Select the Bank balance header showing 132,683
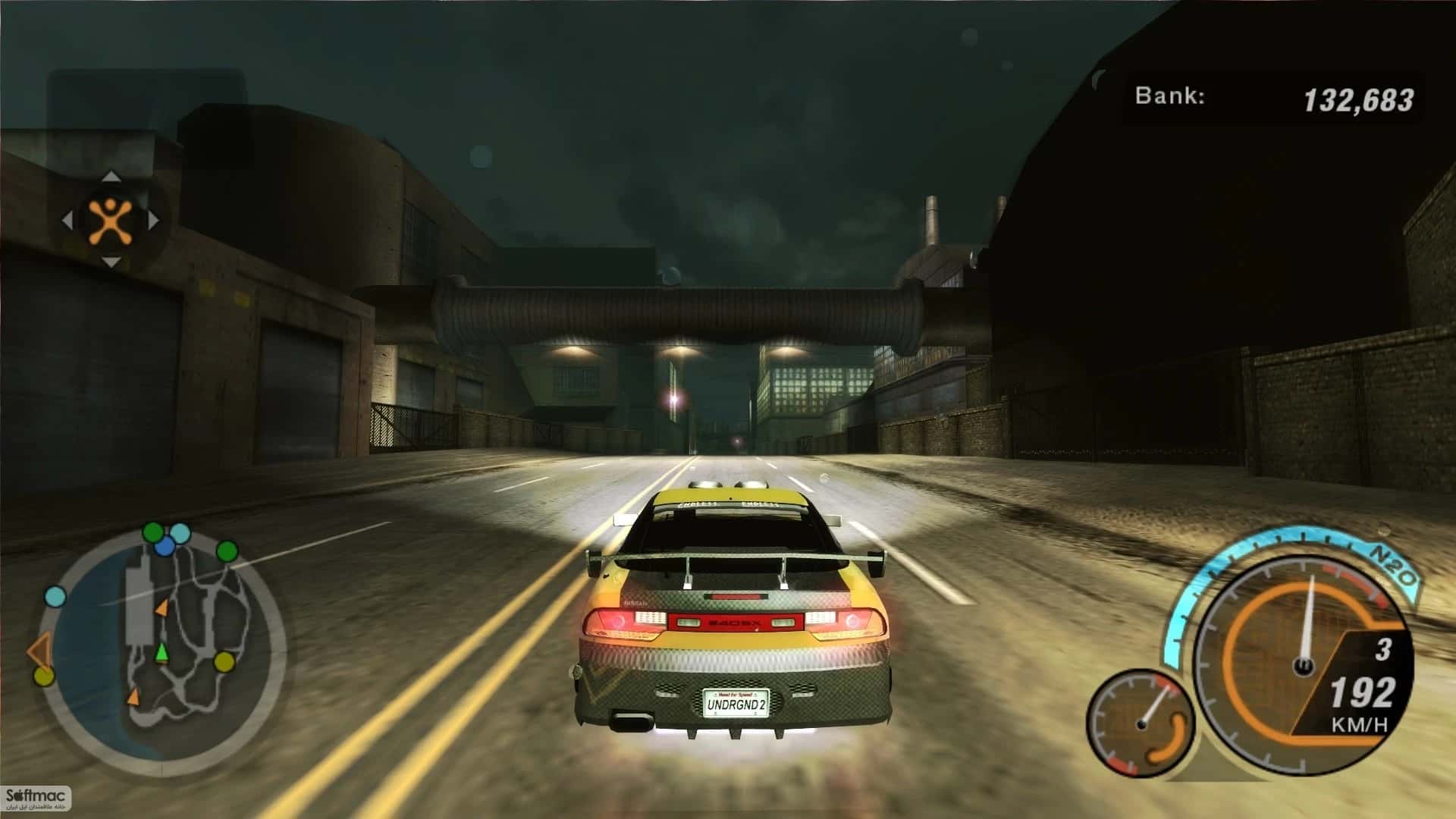The width and height of the screenshot is (1456, 819). click(1274, 95)
